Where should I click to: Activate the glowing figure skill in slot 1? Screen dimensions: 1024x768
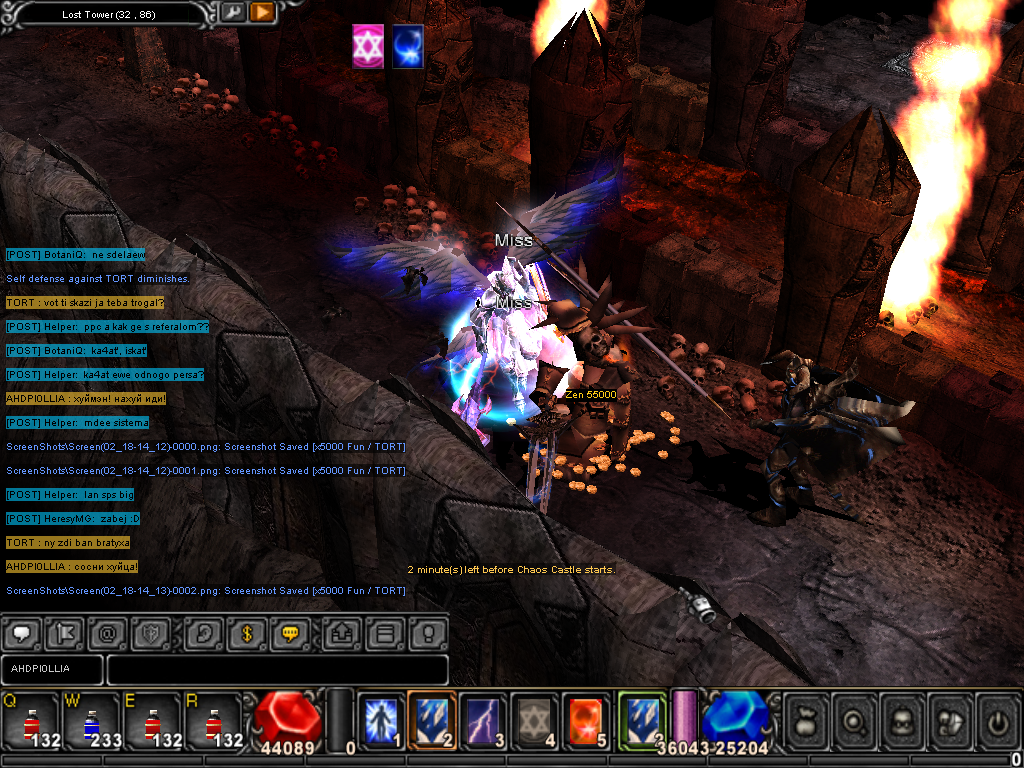pos(381,718)
